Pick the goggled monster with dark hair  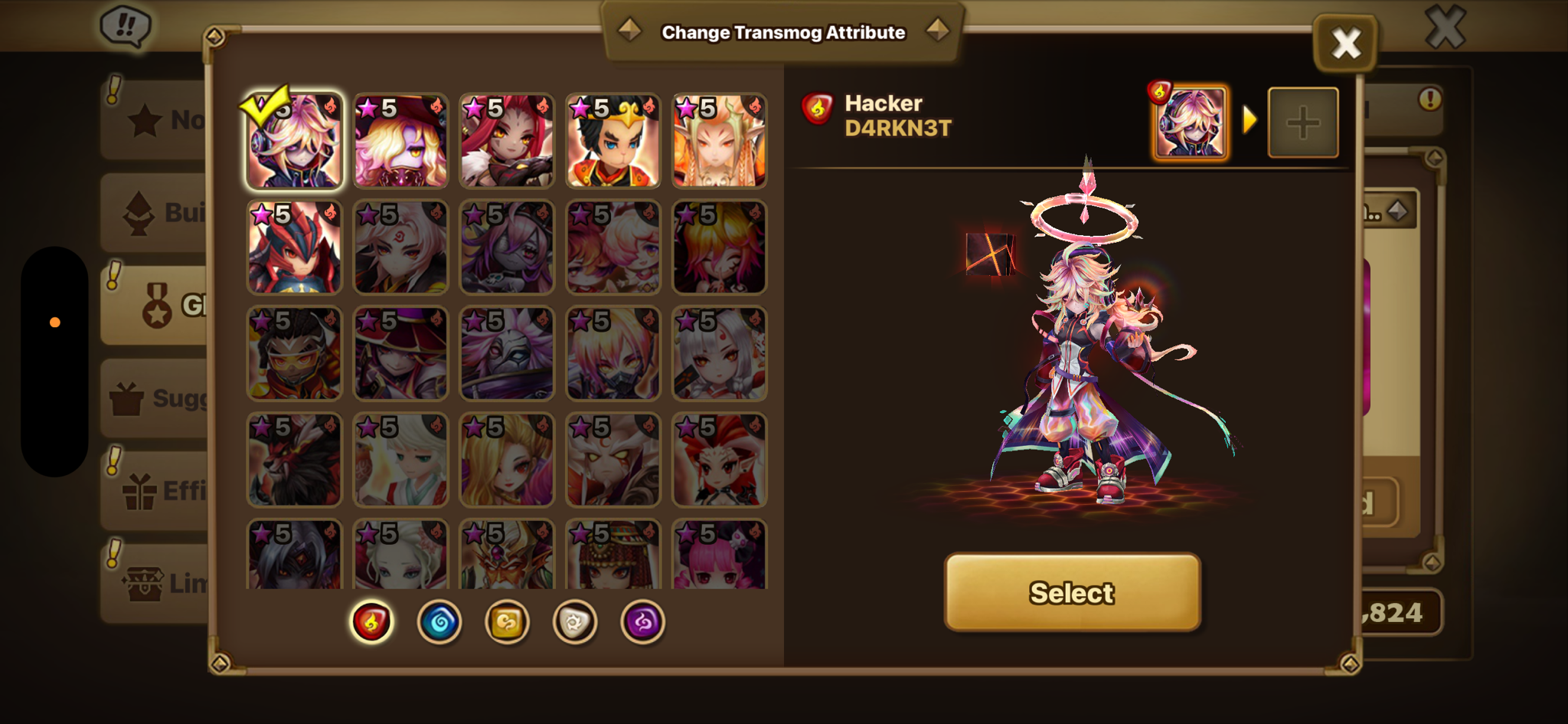pos(294,354)
